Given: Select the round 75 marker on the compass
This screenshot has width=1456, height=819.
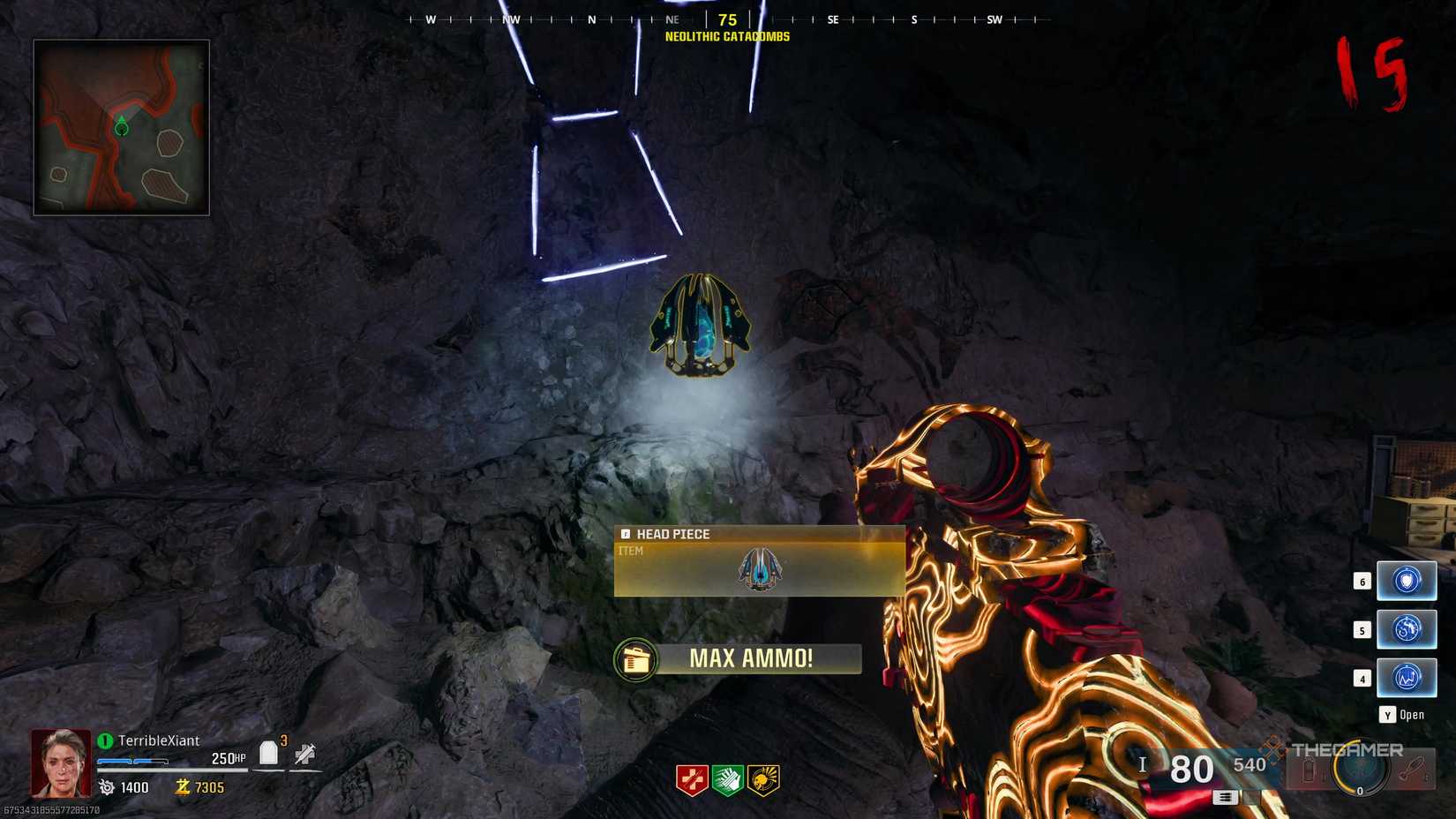Looking at the screenshot, I should [x=727, y=19].
